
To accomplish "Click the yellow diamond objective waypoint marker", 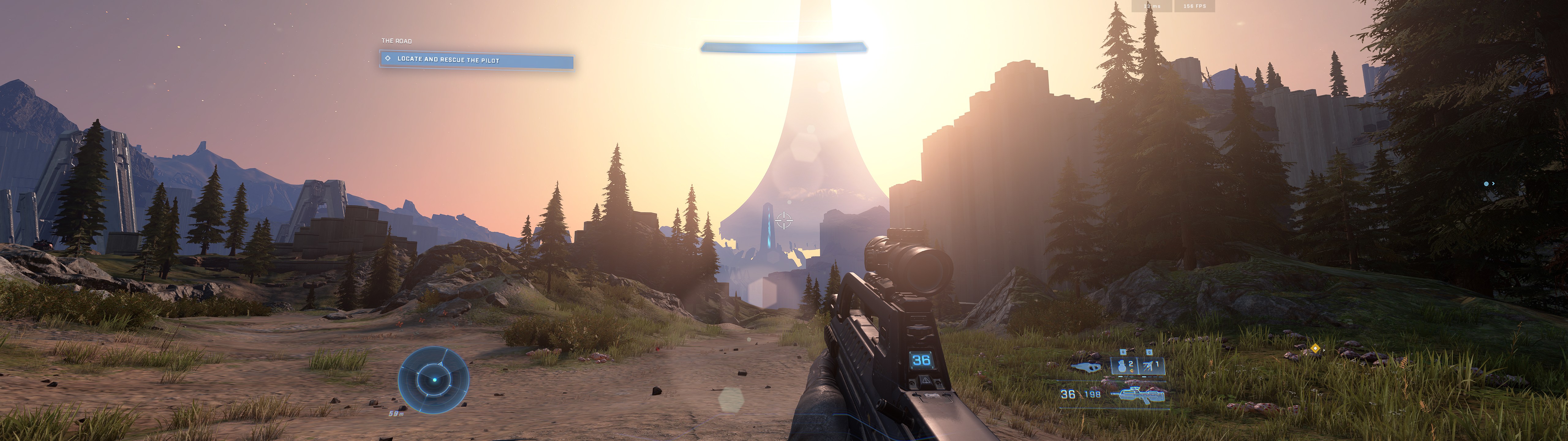I will coord(1315,349).
